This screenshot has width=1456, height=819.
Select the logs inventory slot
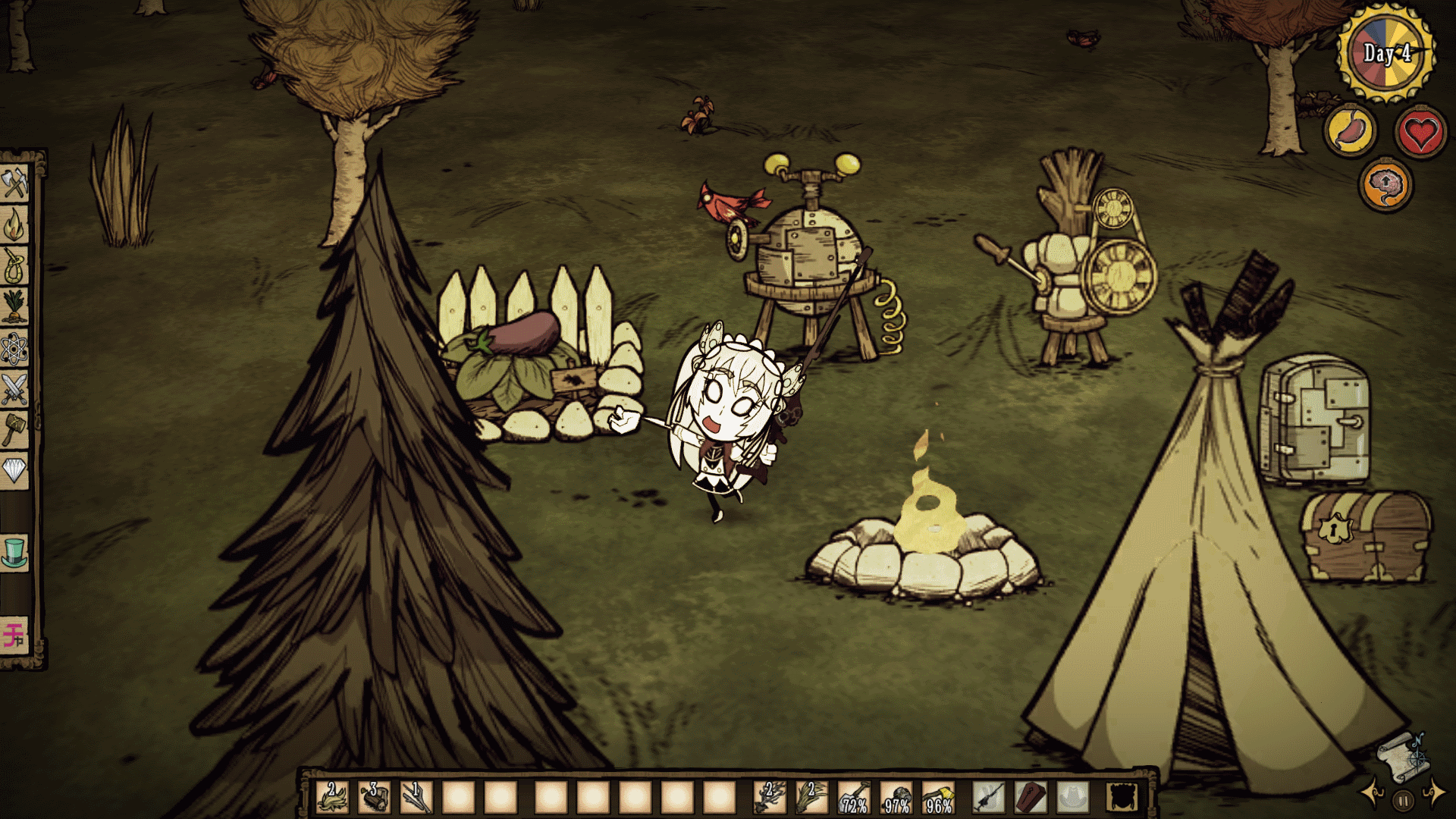pyautogui.click(x=374, y=797)
